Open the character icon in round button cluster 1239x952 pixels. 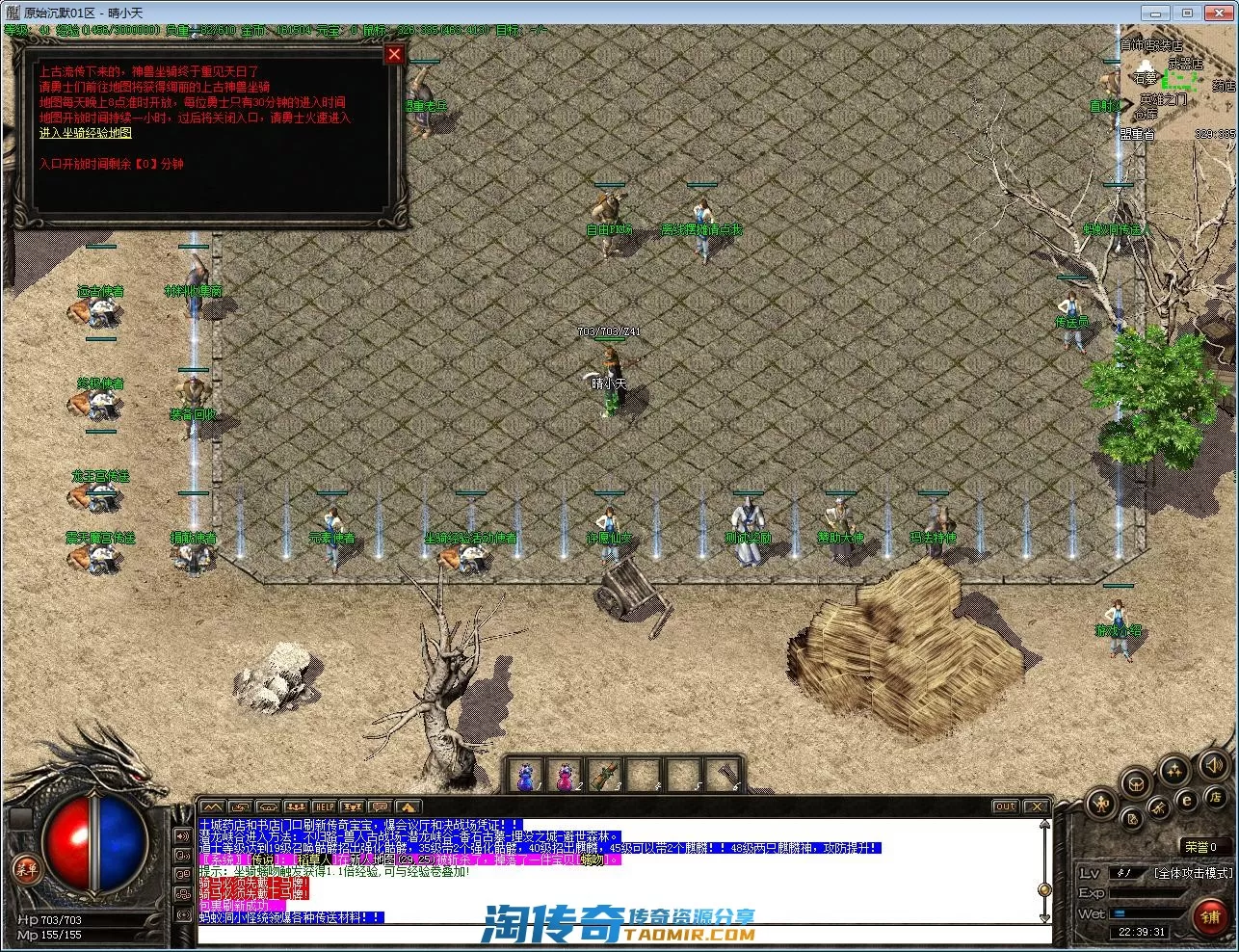point(1101,804)
